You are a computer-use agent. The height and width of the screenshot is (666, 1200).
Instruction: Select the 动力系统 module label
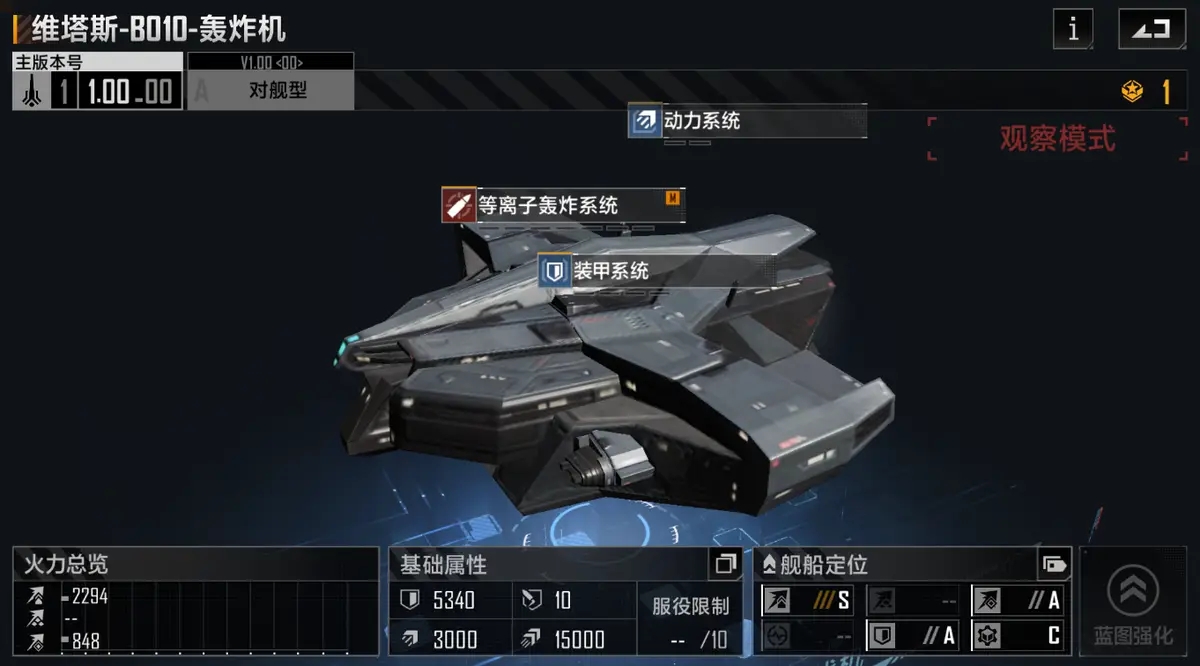pos(701,122)
